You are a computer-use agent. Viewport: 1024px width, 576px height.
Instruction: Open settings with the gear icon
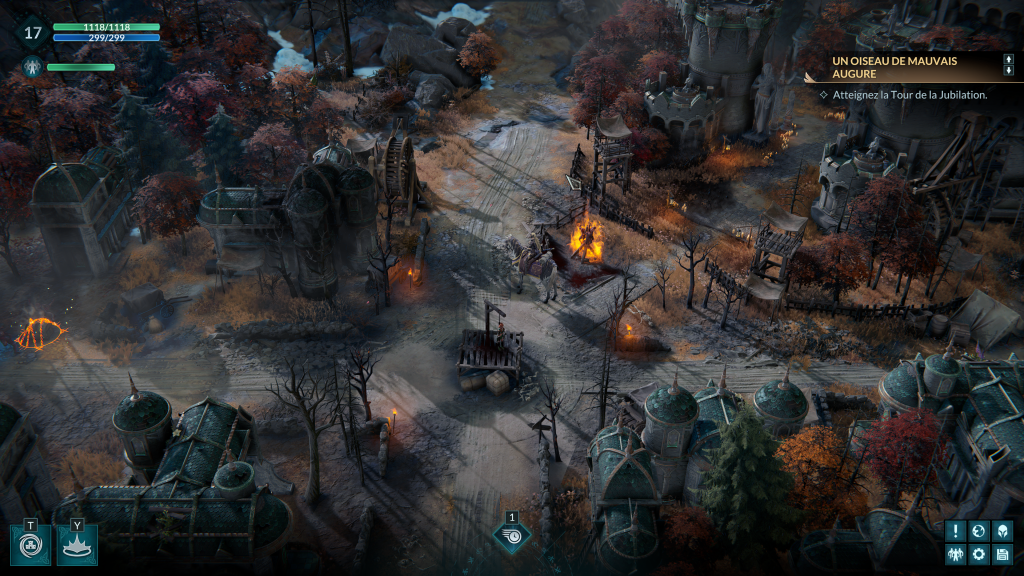click(x=979, y=554)
